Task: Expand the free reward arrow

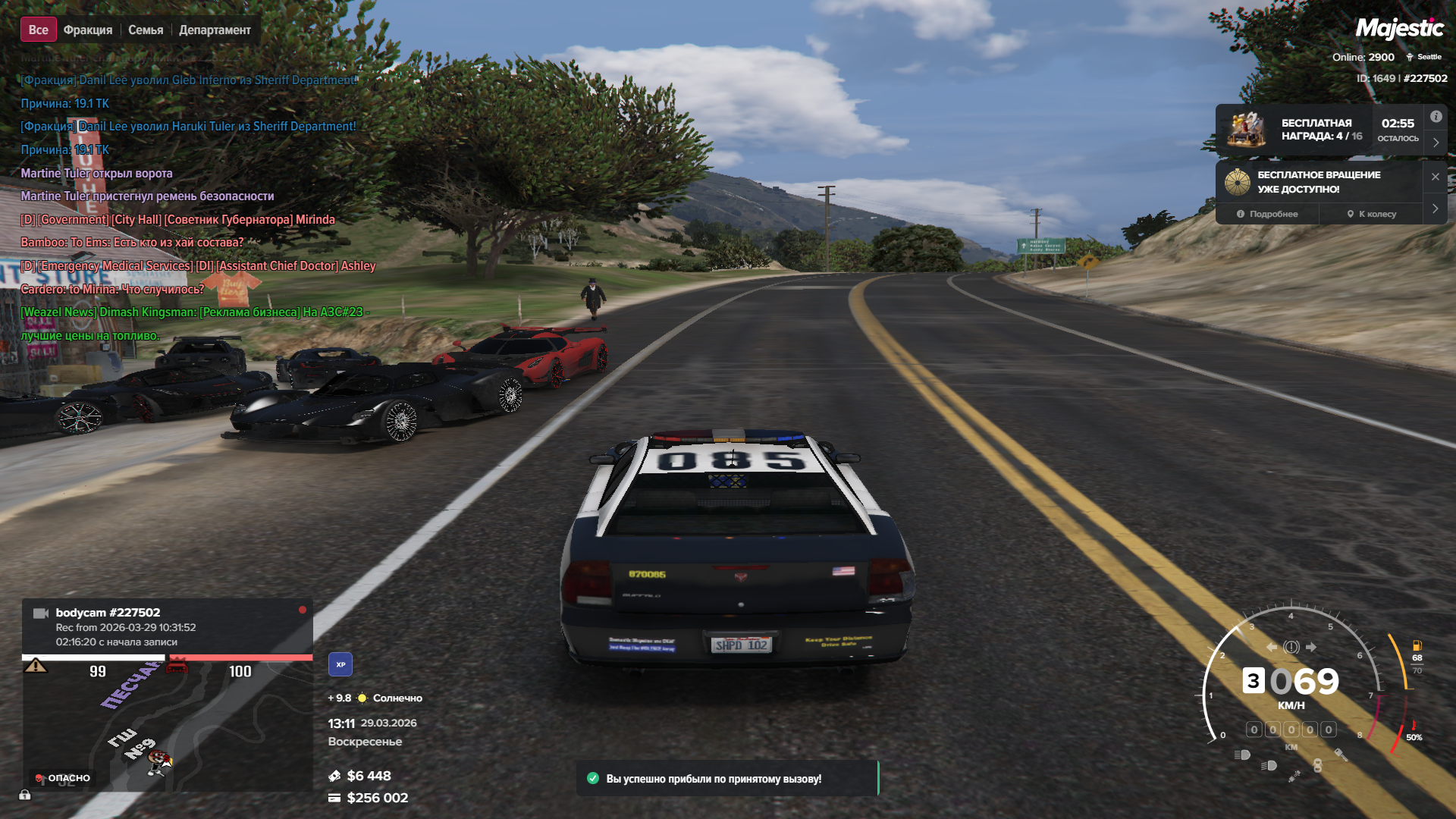Action: [1436, 143]
